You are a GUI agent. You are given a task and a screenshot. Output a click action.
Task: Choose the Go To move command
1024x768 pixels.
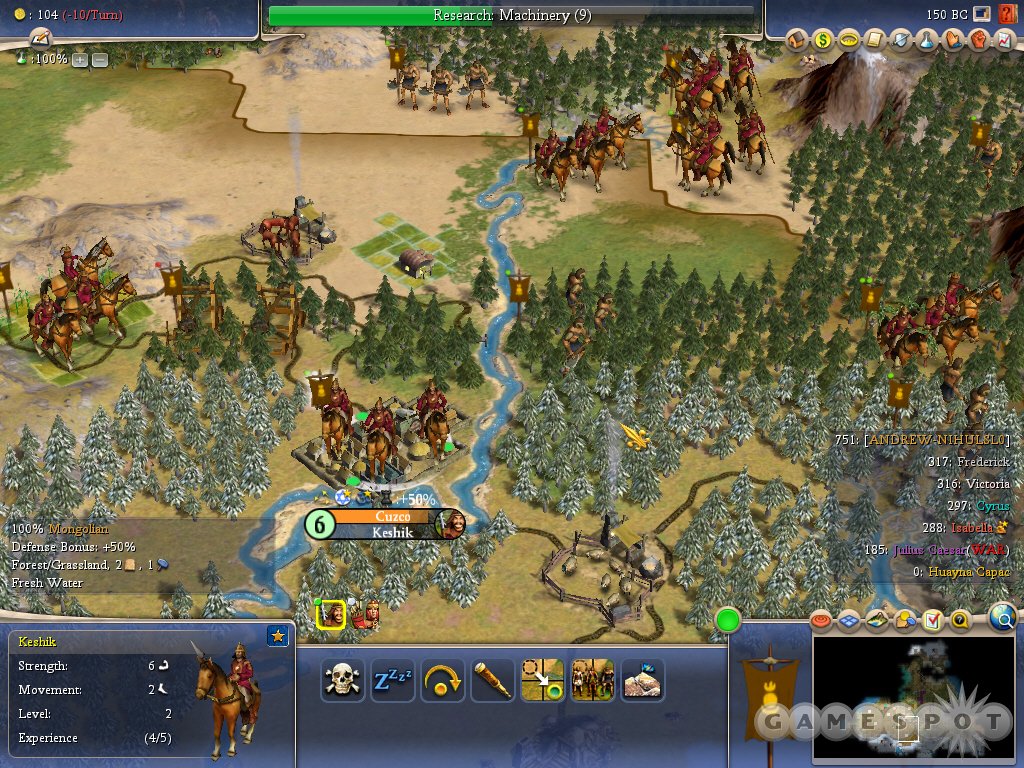(x=542, y=681)
